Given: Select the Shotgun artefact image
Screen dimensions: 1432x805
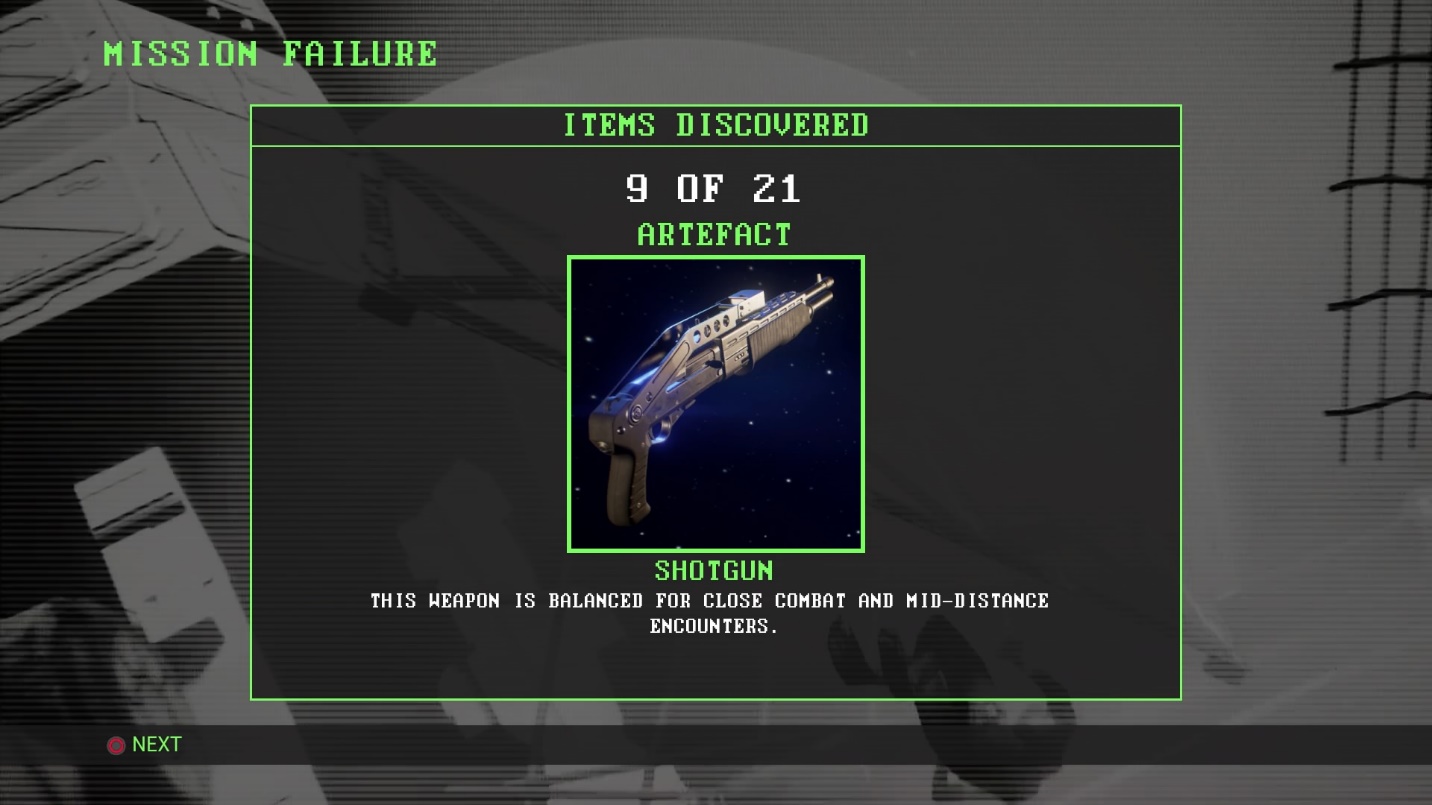Looking at the screenshot, I should click(715, 404).
